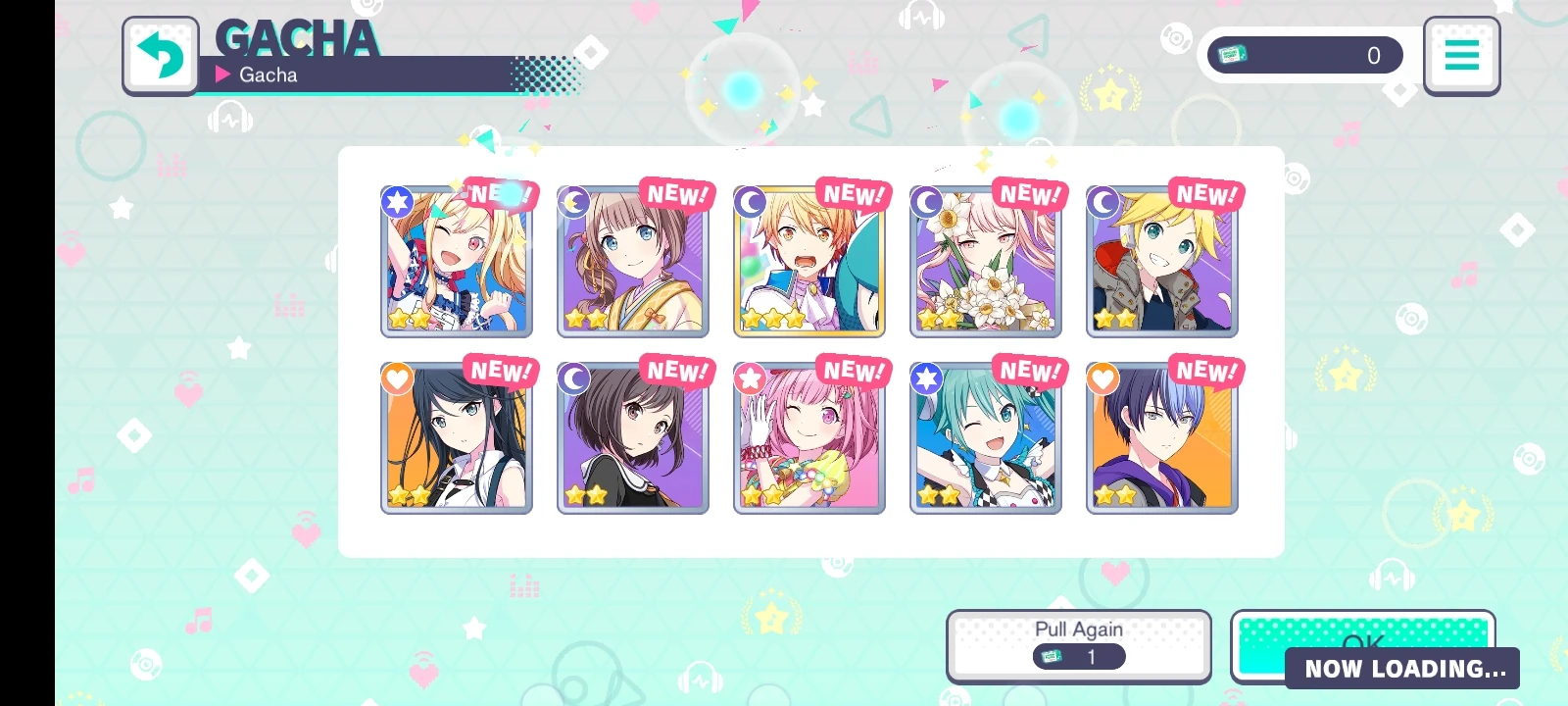Click the moon attribute icon on Miku's card

click(x=749, y=201)
